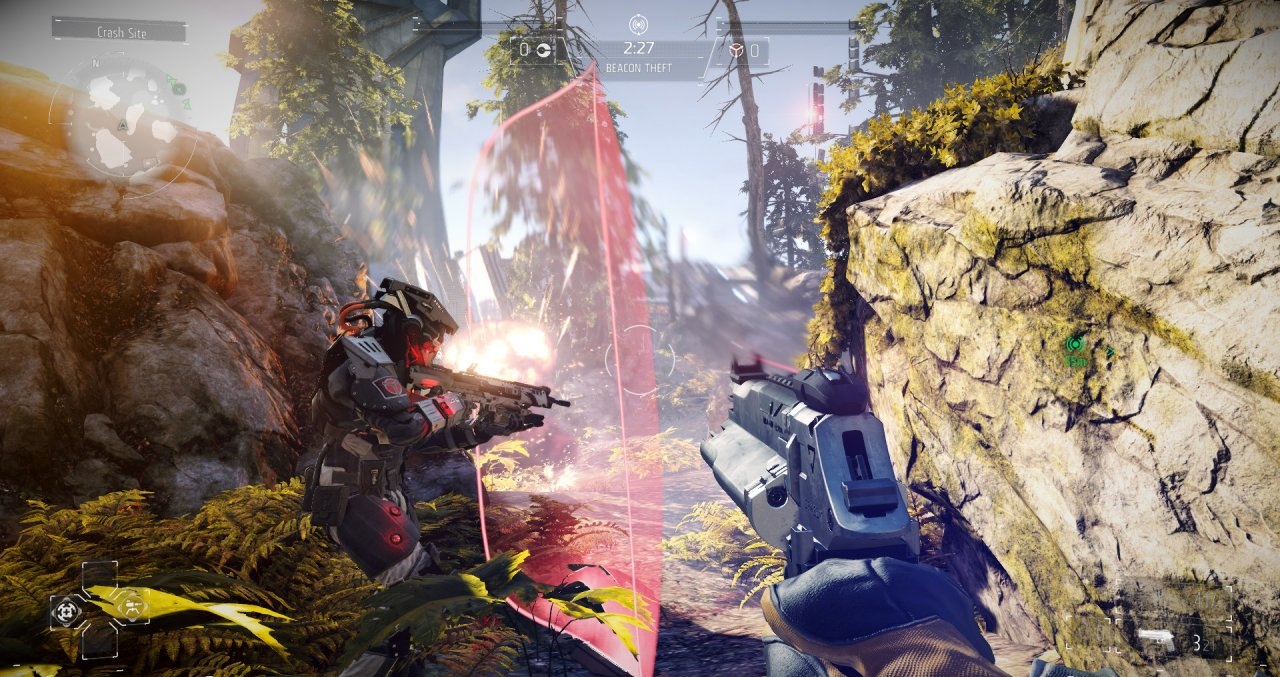Screen dimensions: 1280x677
Task: Click the Beacon Theft objective label
Action: point(639,68)
